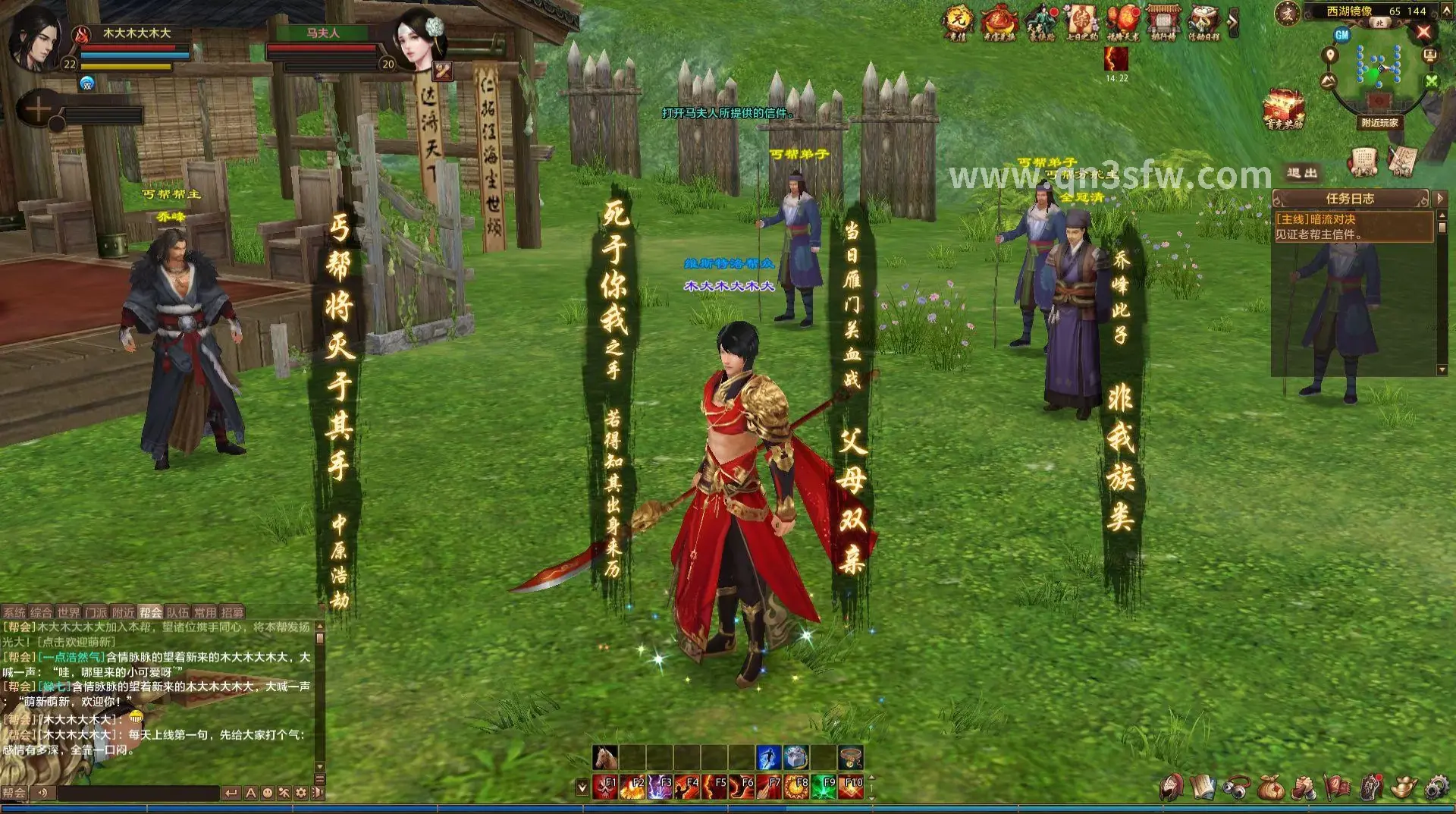This screenshot has width=1456, height=814.
Task: Click the GM button on the minimap
Action: [1342, 35]
